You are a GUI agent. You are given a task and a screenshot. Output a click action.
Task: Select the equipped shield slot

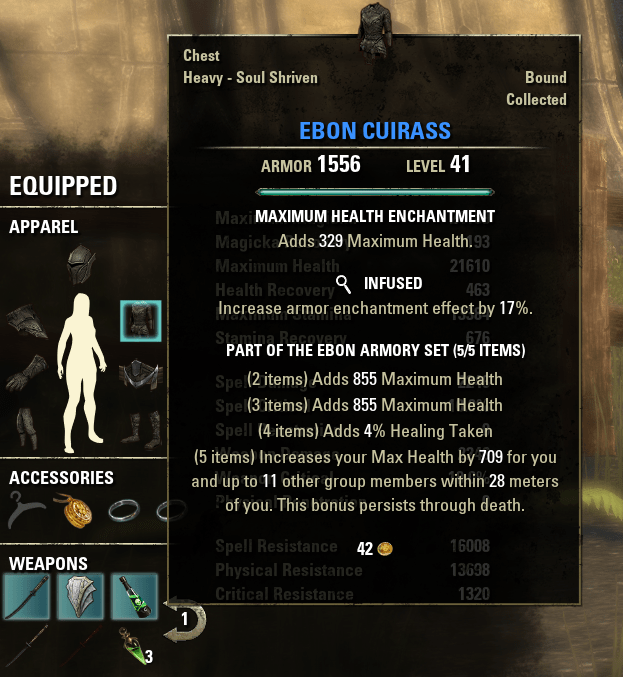click(x=80, y=597)
